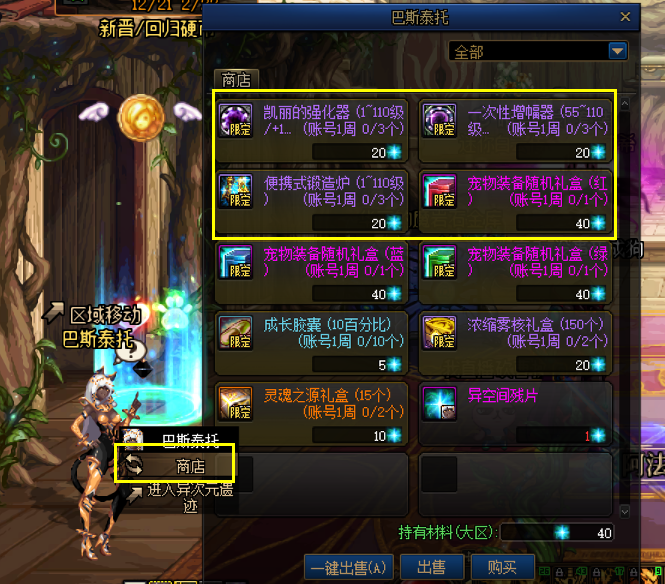Click the 购买 buy button
The image size is (665, 584).
(501, 567)
